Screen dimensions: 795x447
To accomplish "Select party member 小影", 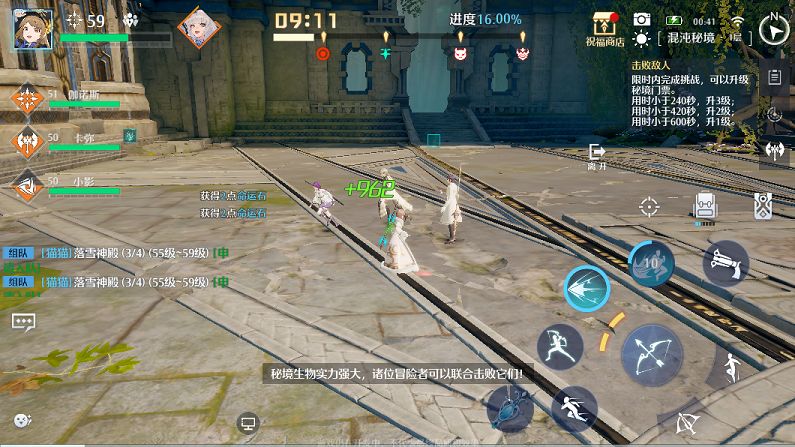I will (27, 185).
